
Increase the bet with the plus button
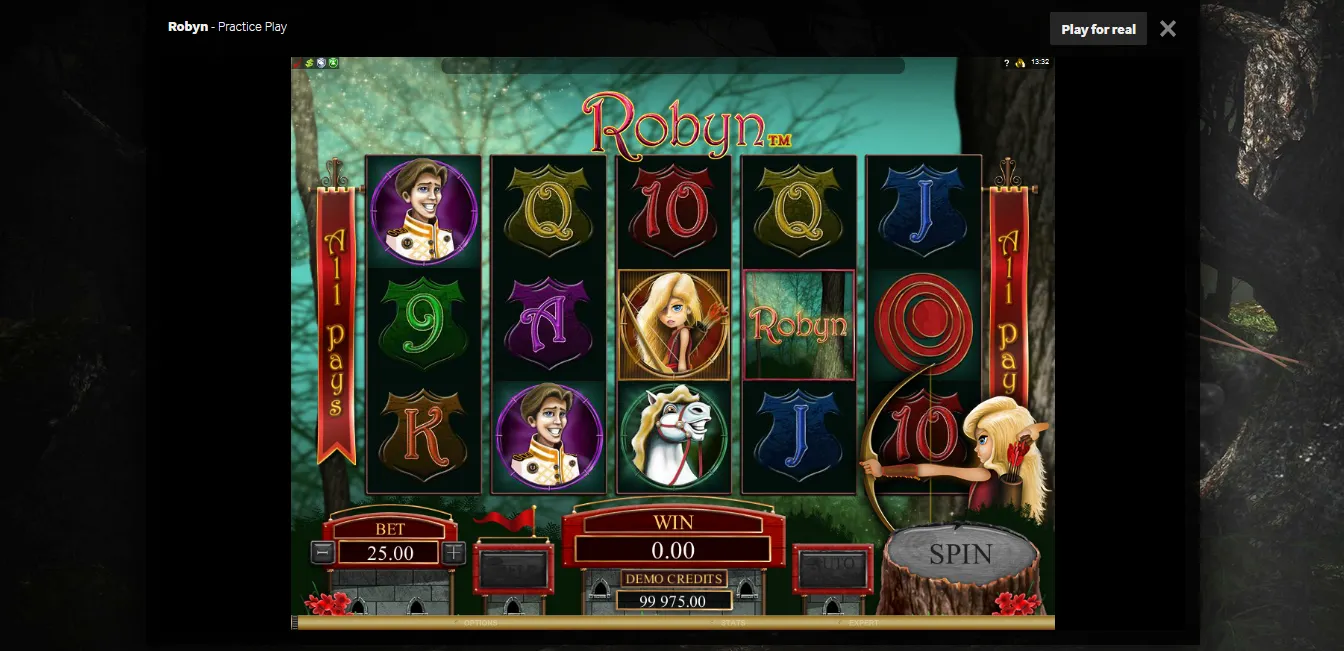click(x=454, y=552)
